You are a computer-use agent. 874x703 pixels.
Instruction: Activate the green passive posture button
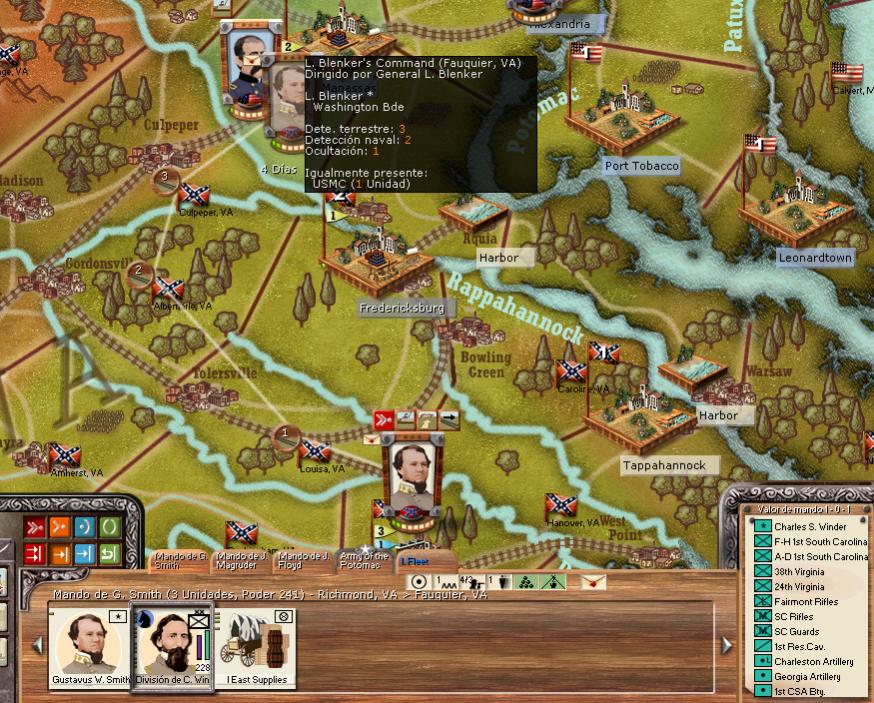tap(109, 526)
